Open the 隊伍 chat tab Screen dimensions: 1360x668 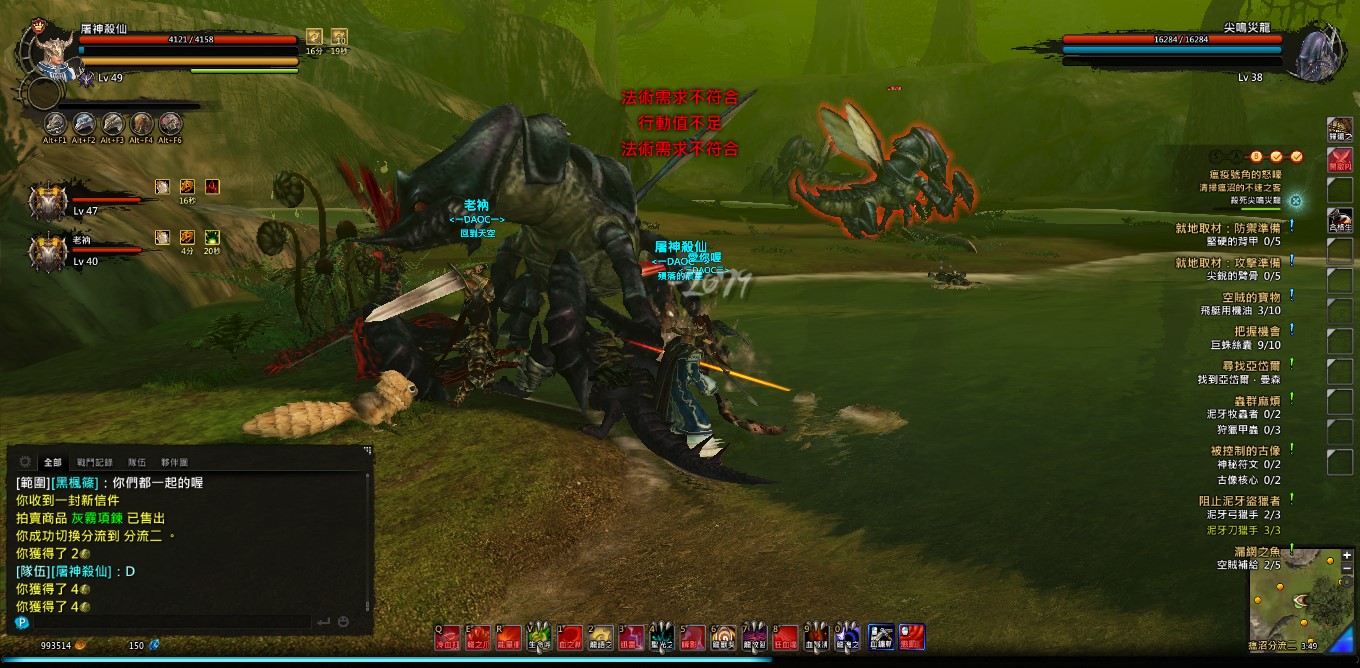[x=136, y=462]
